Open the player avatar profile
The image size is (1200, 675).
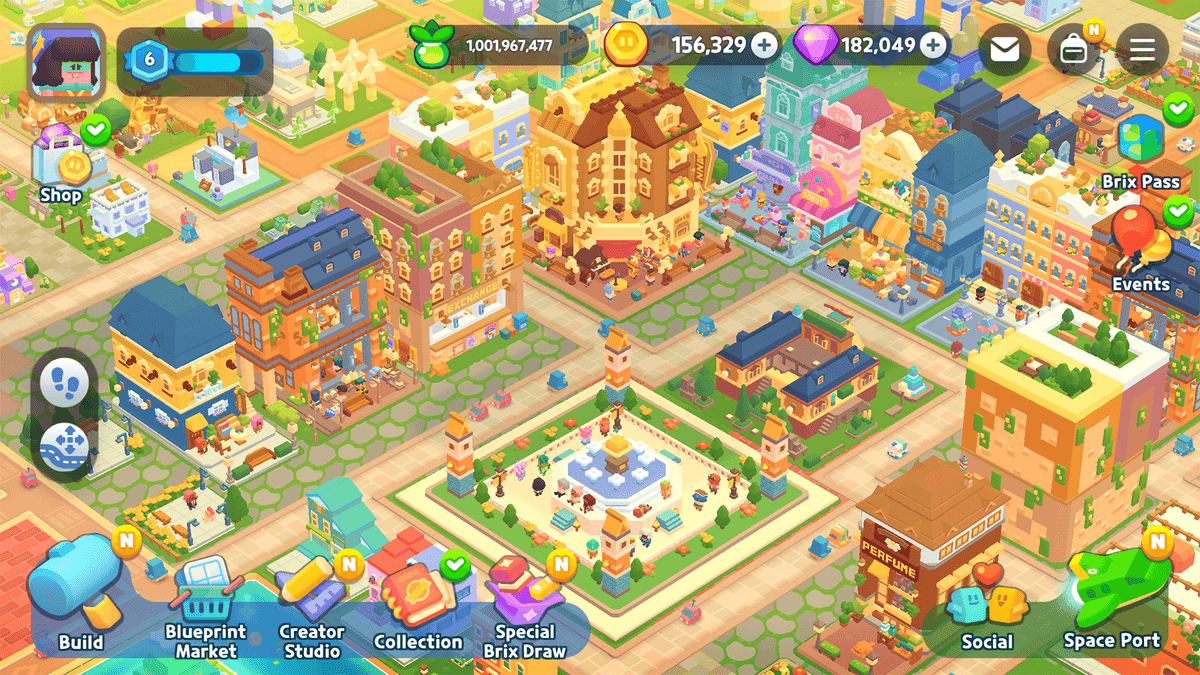[x=67, y=61]
